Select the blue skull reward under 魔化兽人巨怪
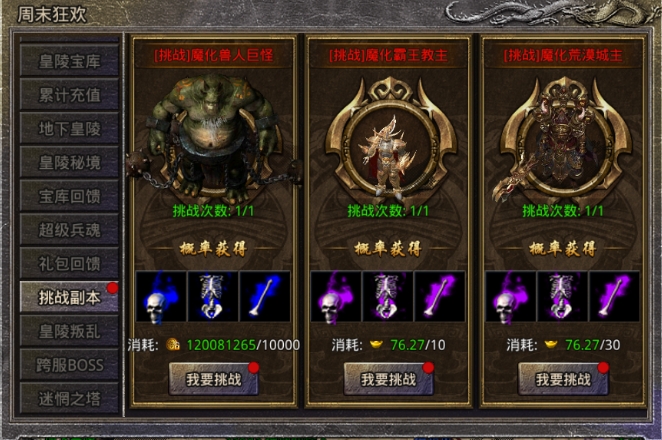The width and height of the screenshot is (662, 440). coord(160,298)
